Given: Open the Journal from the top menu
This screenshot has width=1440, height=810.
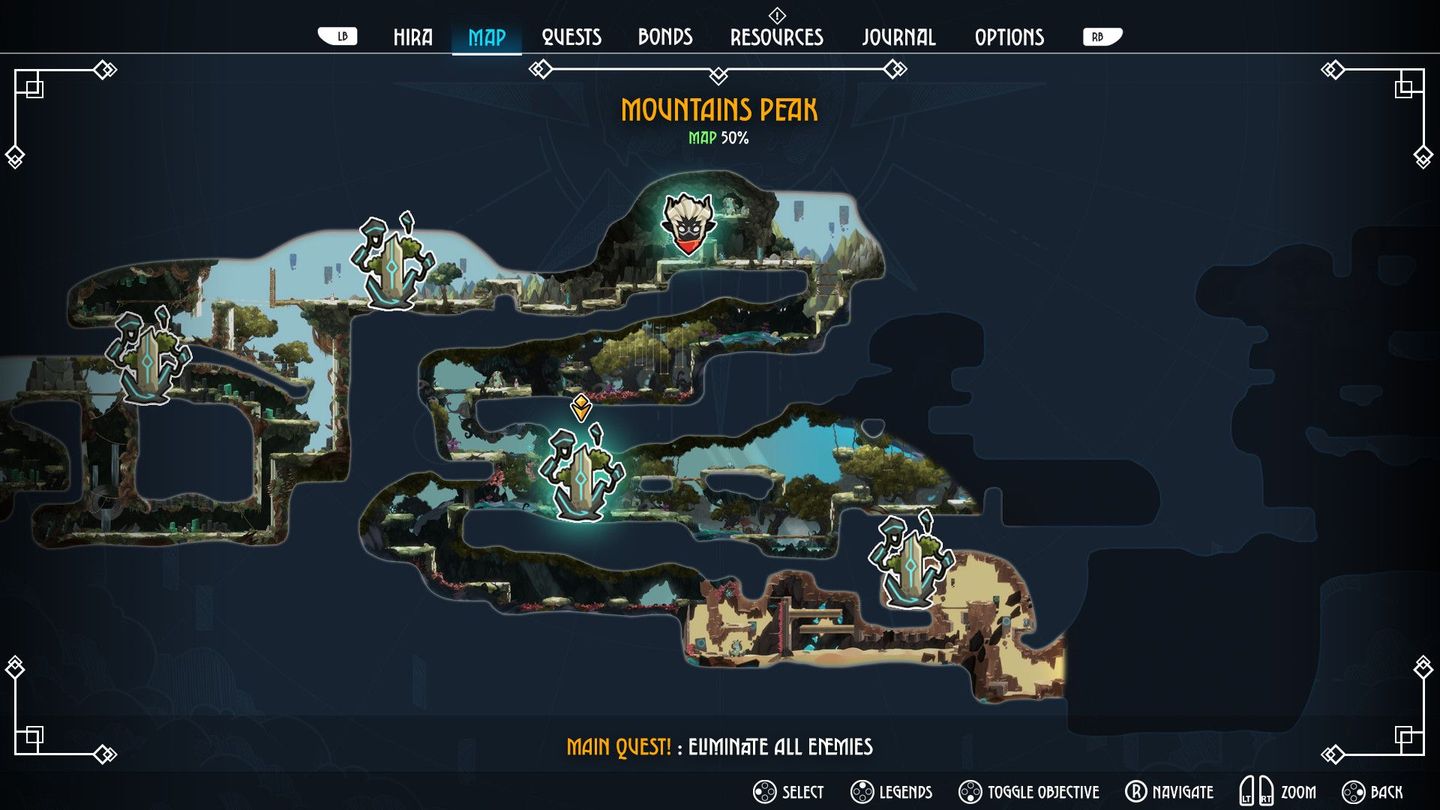Looking at the screenshot, I should coord(899,36).
